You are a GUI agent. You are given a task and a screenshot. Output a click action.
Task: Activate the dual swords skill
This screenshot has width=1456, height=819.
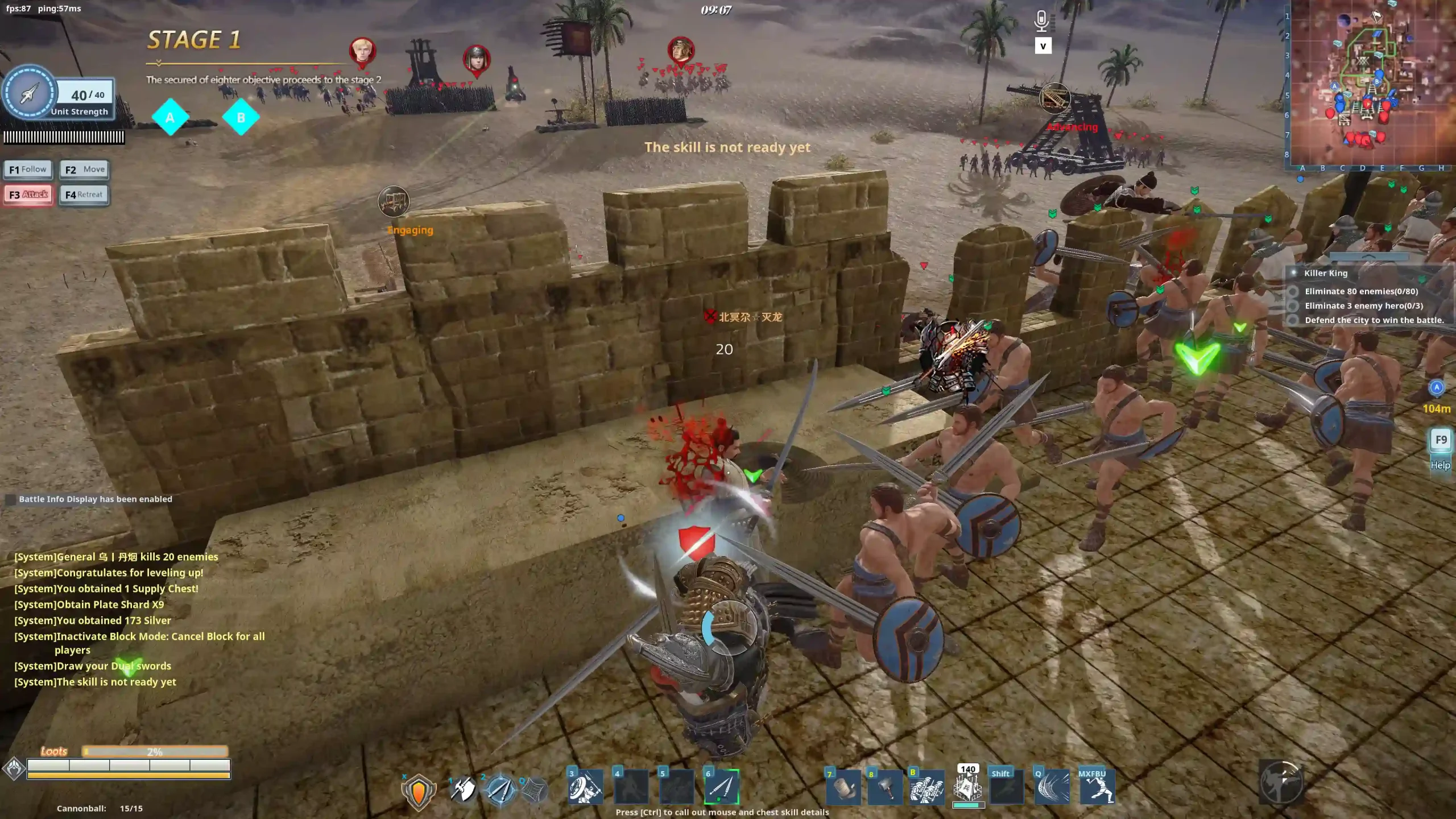click(500, 790)
